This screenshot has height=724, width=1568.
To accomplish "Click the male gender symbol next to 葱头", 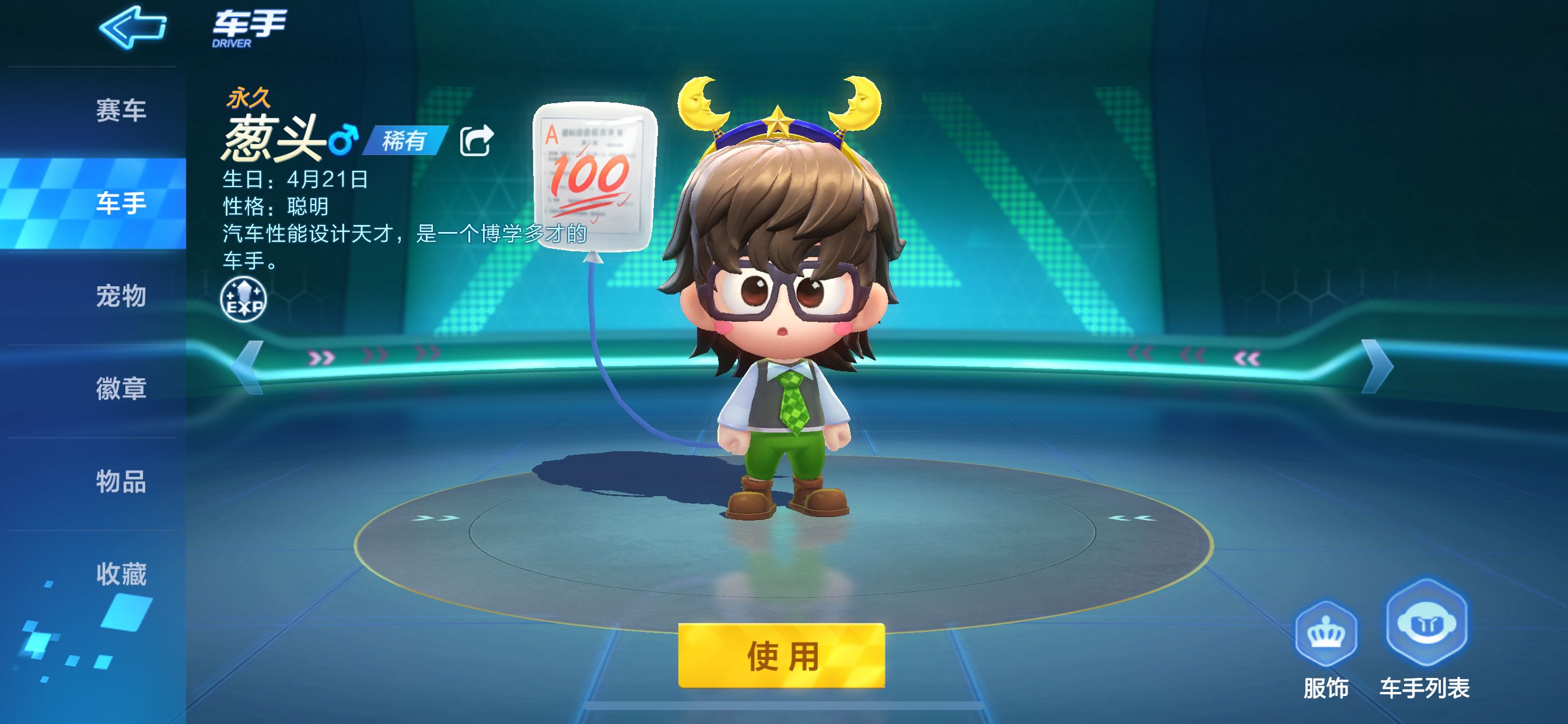I will 345,140.
